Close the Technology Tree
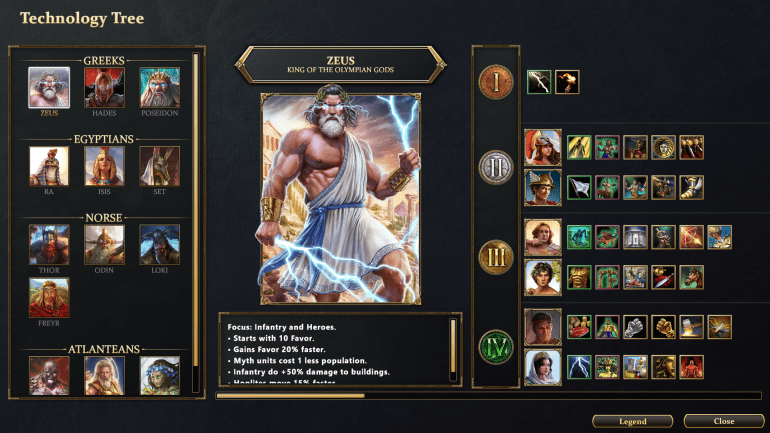 click(x=724, y=421)
